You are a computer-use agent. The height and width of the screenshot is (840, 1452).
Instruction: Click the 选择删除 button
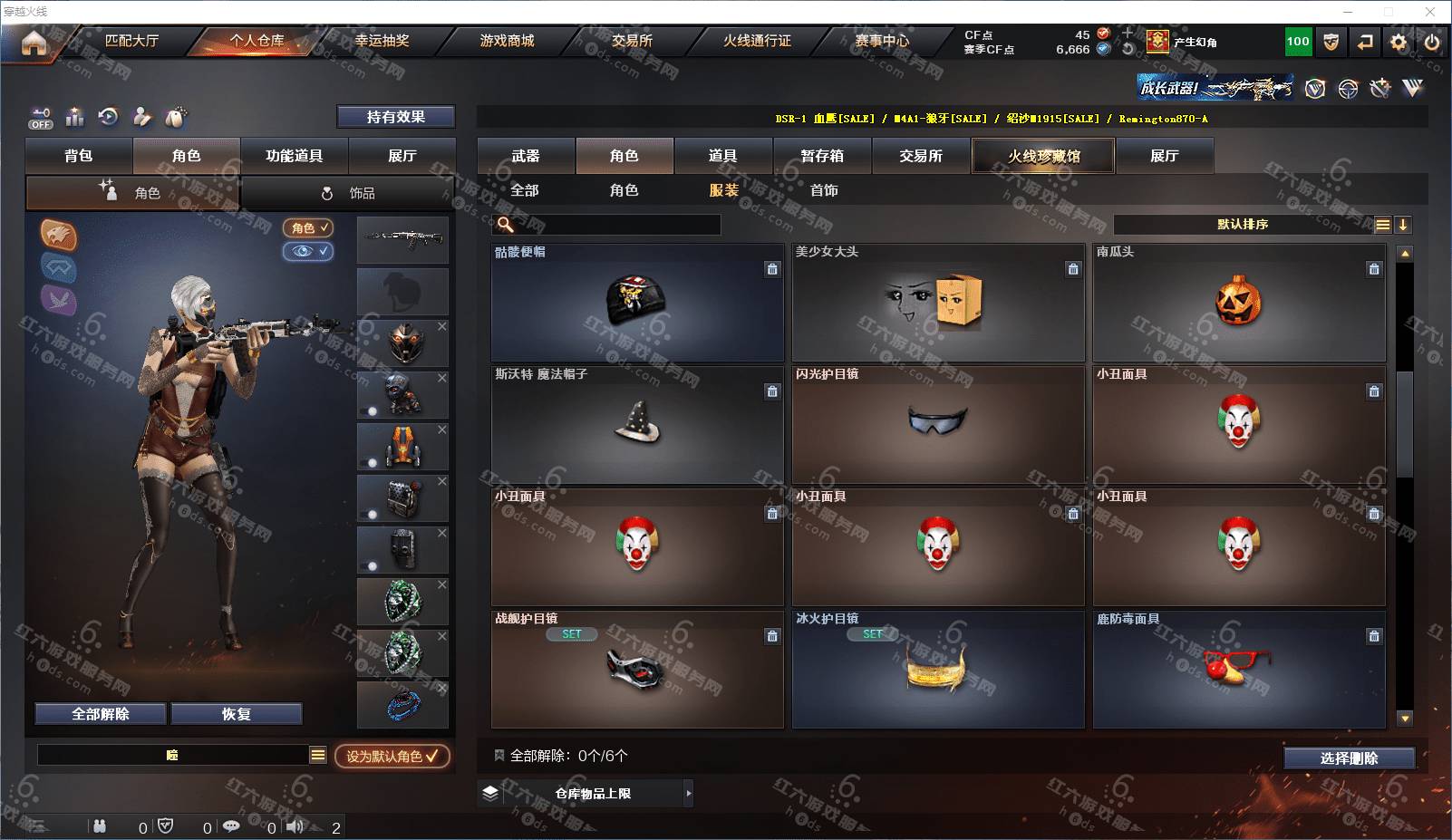[x=1349, y=758]
